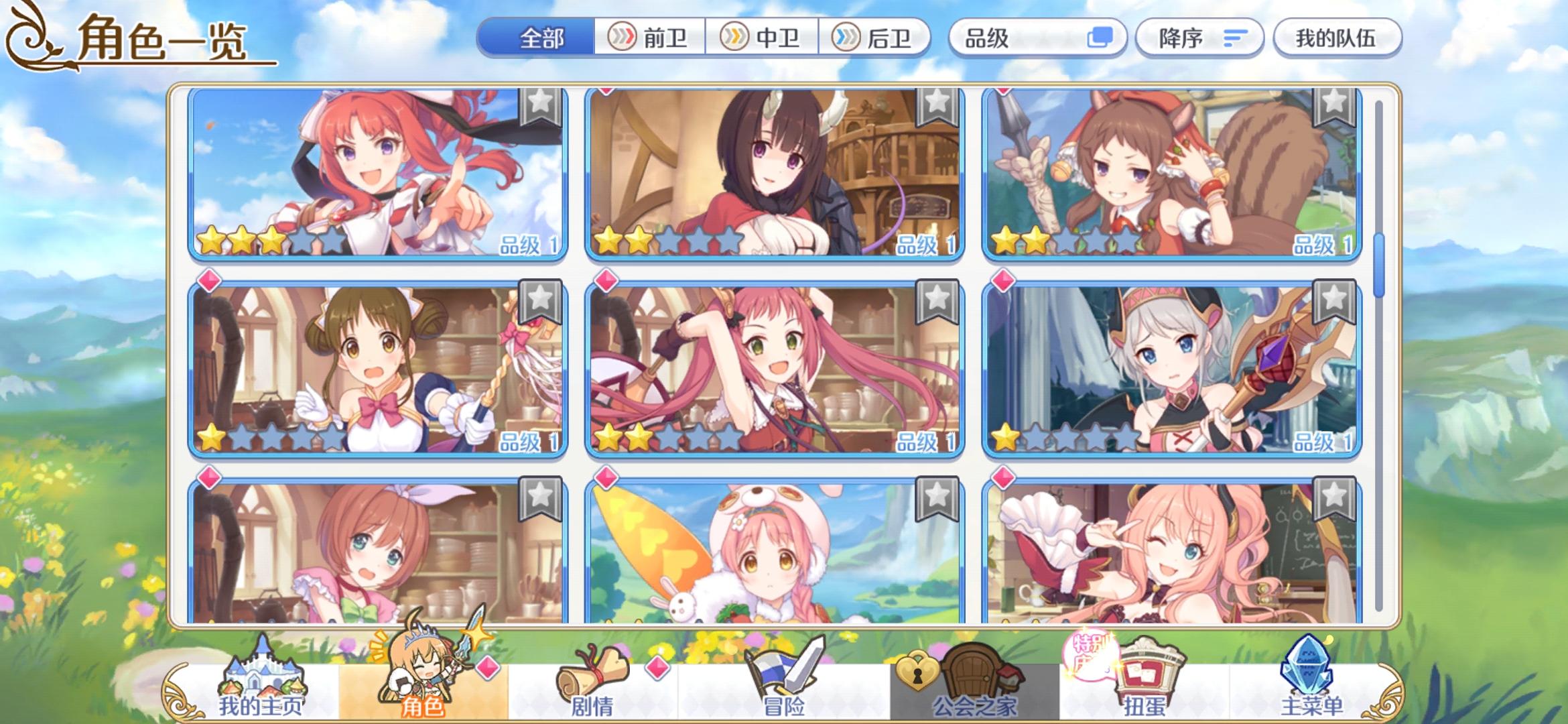Open 我的主页 via the castle home icon
Viewport: 1568px width, 724px height.
(261, 674)
